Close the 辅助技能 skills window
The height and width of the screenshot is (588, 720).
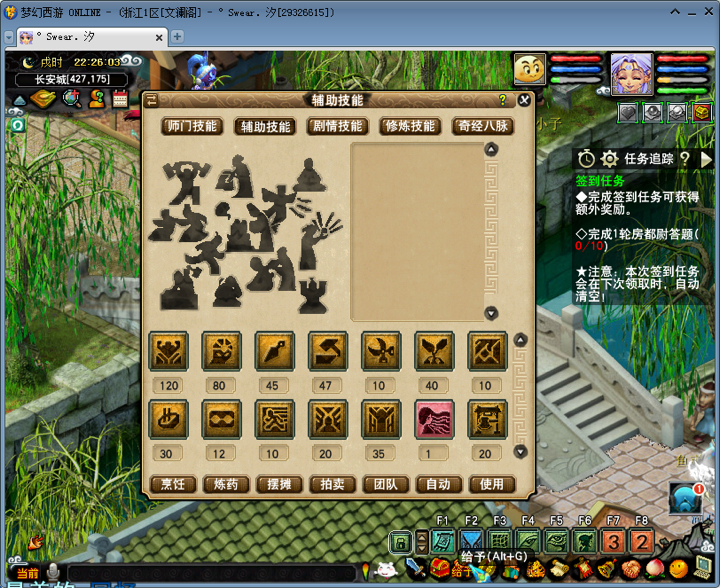(x=524, y=100)
